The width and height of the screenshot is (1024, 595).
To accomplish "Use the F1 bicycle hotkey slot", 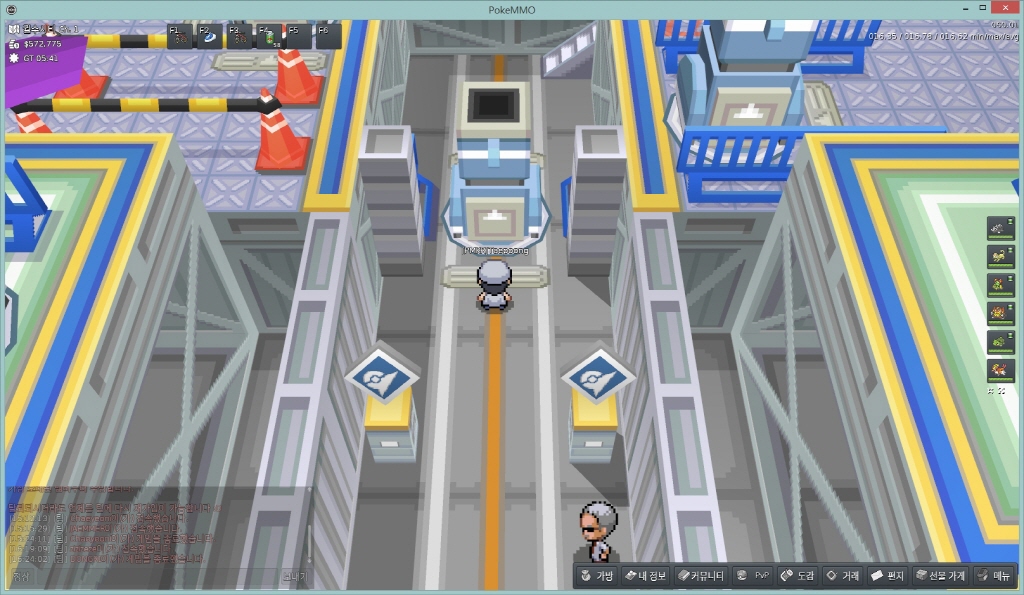I will [x=180, y=37].
